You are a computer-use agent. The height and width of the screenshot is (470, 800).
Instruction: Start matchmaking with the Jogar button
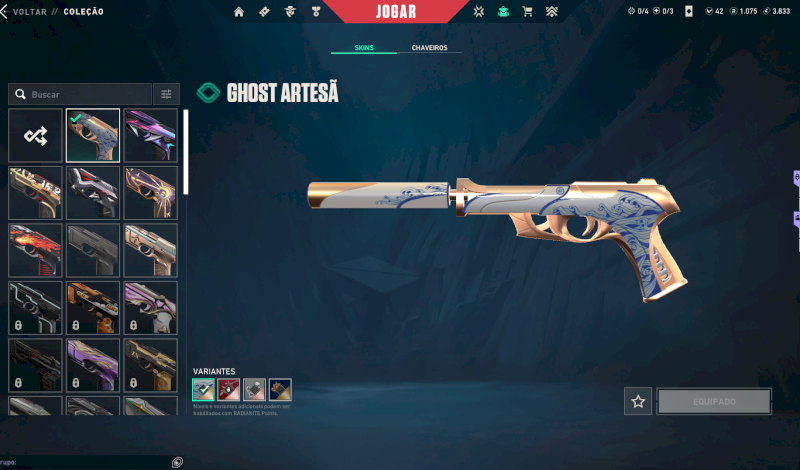coord(395,12)
